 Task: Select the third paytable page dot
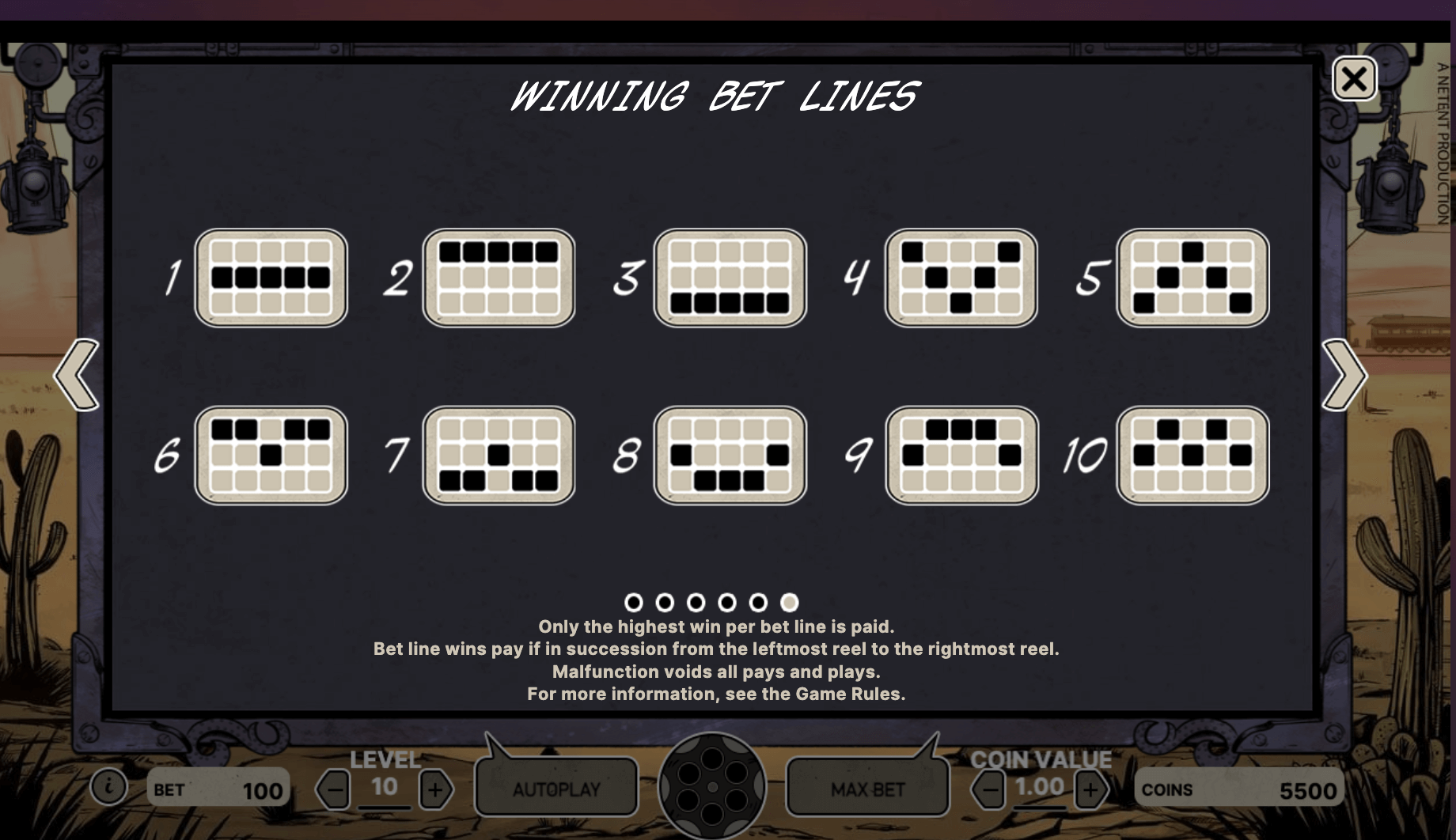coord(696,603)
